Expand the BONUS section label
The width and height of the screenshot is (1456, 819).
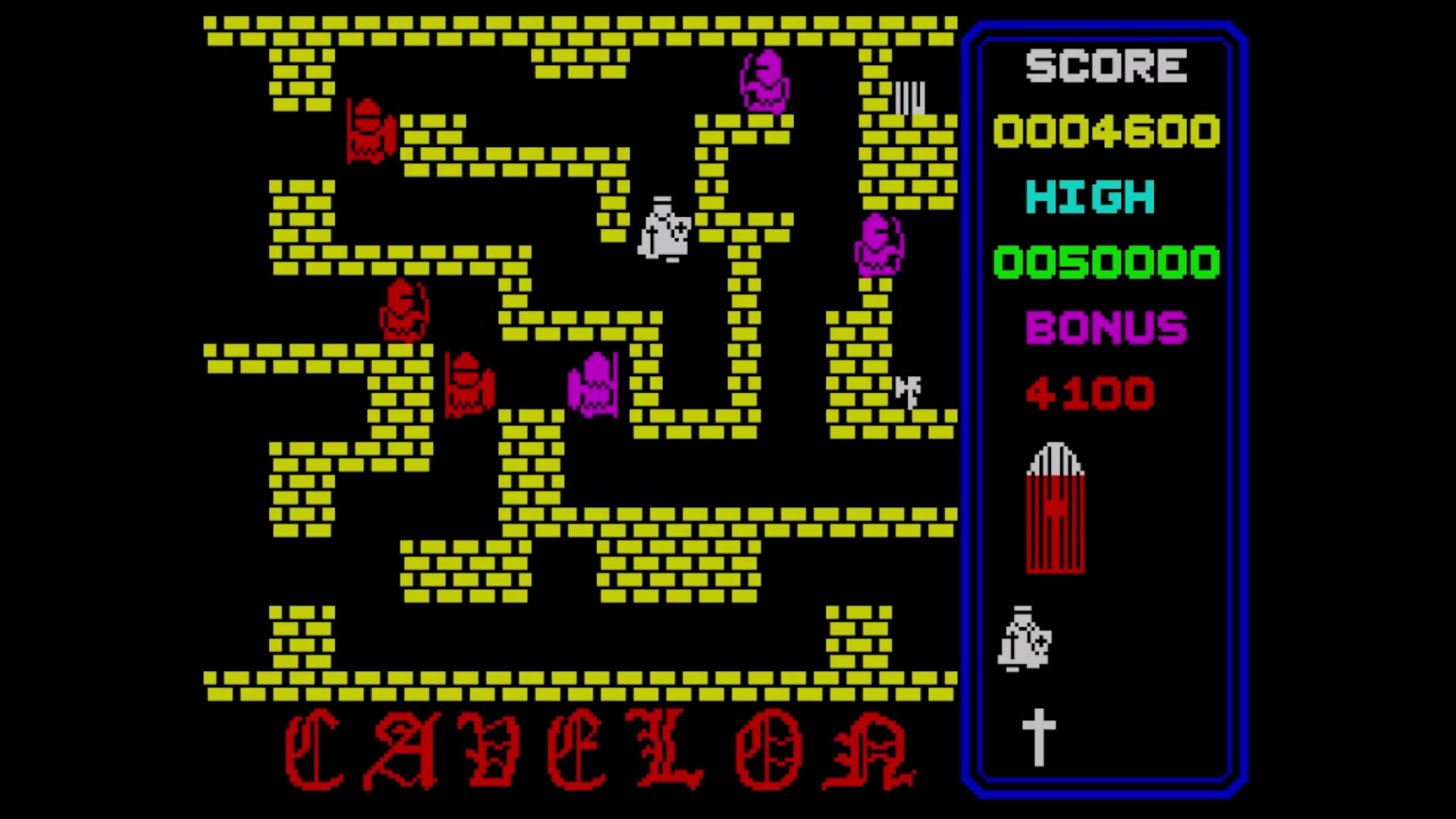[1107, 328]
